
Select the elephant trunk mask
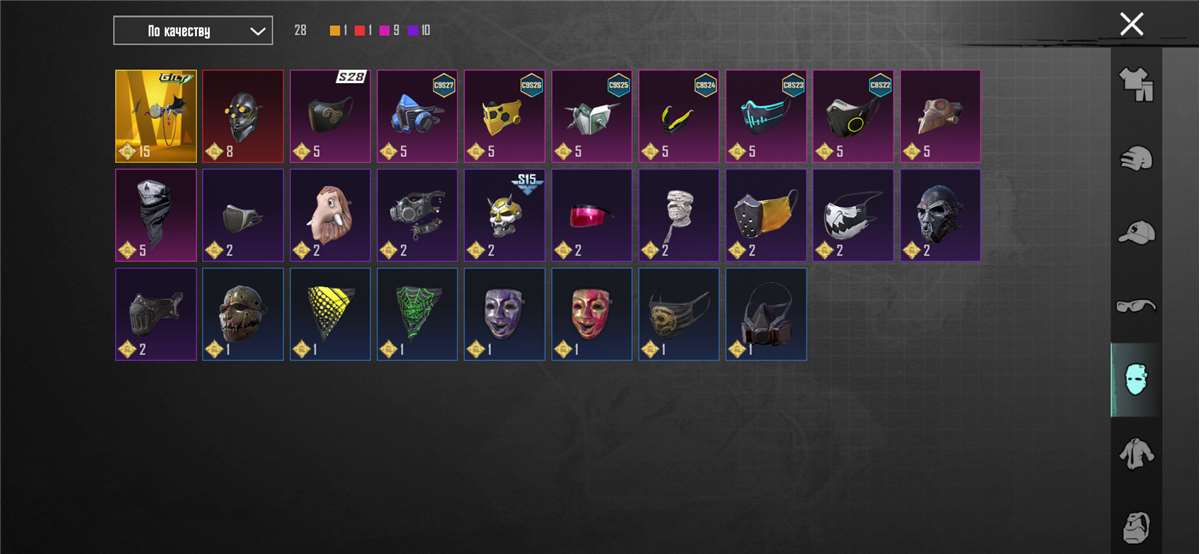[x=330, y=215]
